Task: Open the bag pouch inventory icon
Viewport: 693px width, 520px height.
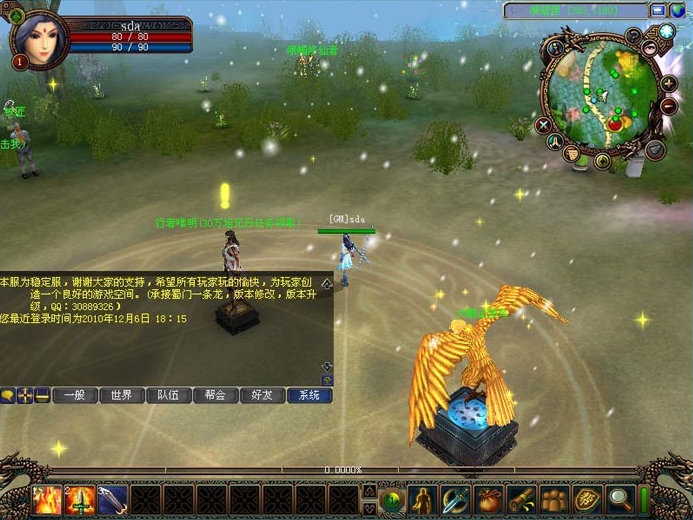Action: pyautogui.click(x=489, y=498)
